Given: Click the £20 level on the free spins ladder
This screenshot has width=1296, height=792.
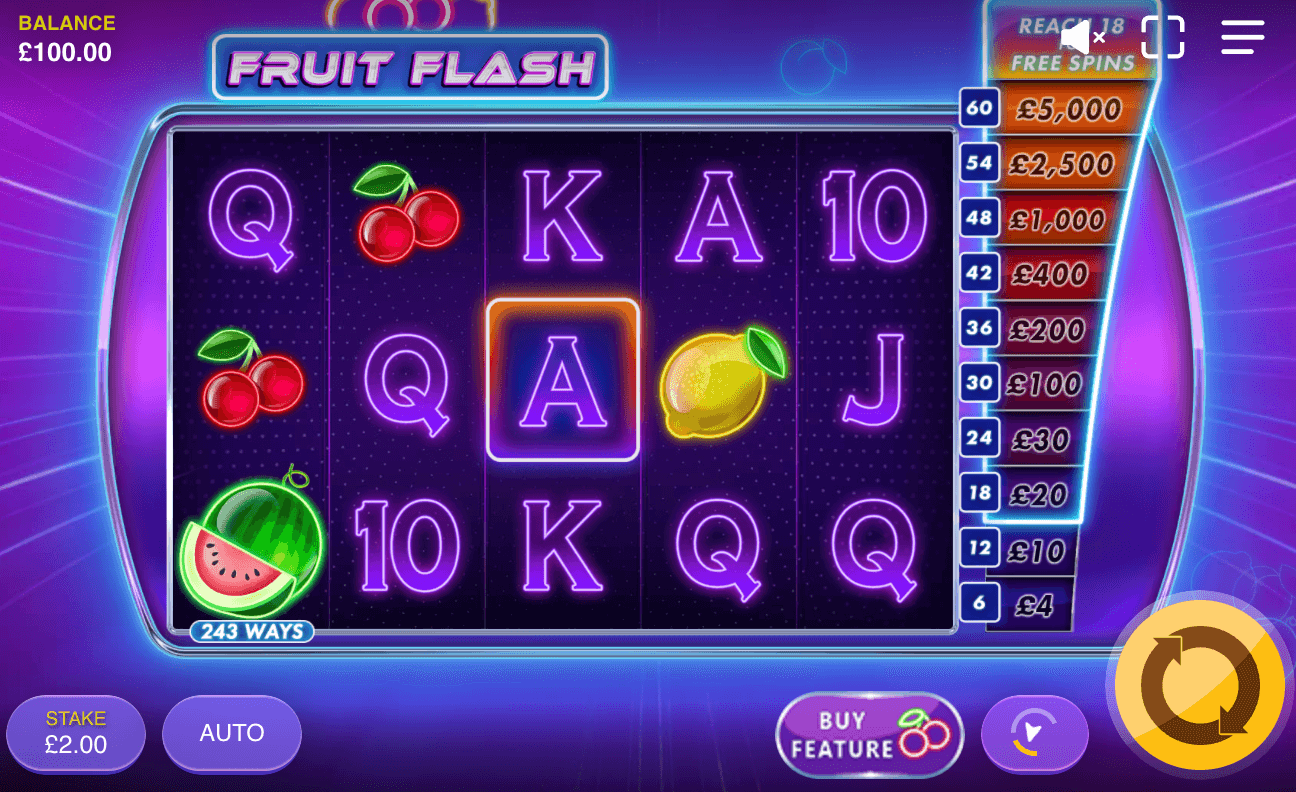Looking at the screenshot, I should pos(1038,493).
